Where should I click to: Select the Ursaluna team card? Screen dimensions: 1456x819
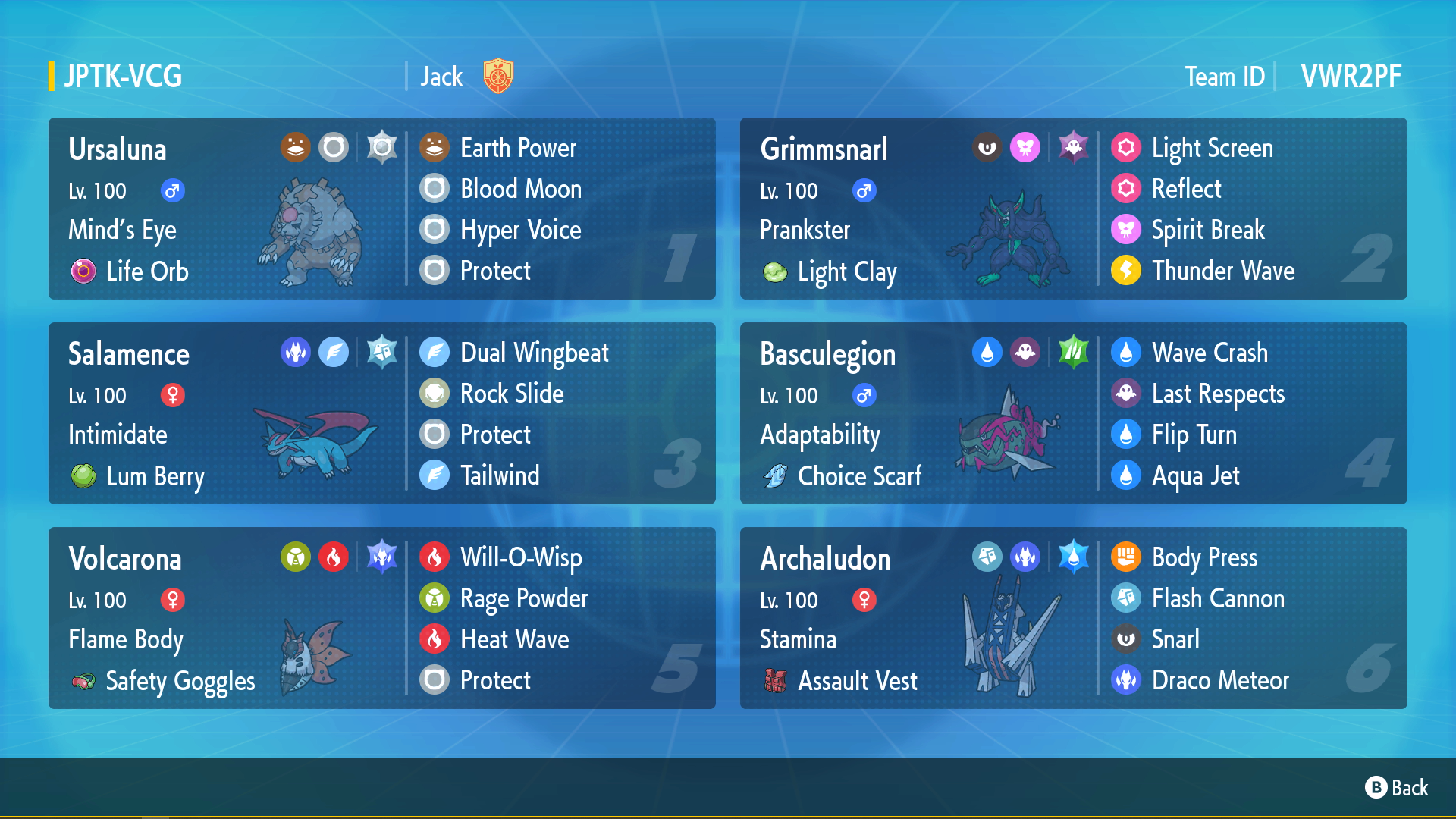click(x=381, y=209)
